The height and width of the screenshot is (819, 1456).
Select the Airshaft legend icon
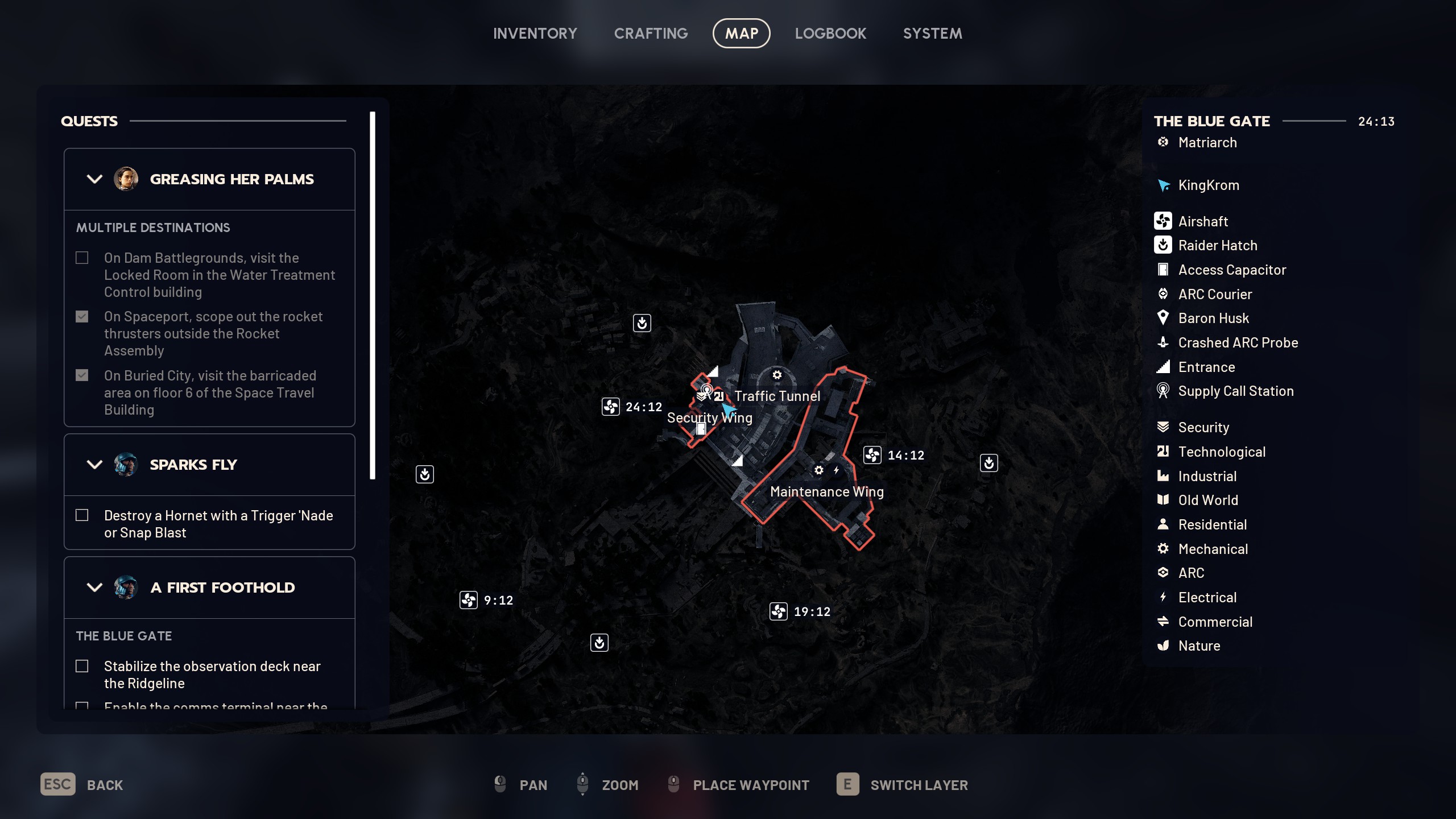coord(1163,221)
